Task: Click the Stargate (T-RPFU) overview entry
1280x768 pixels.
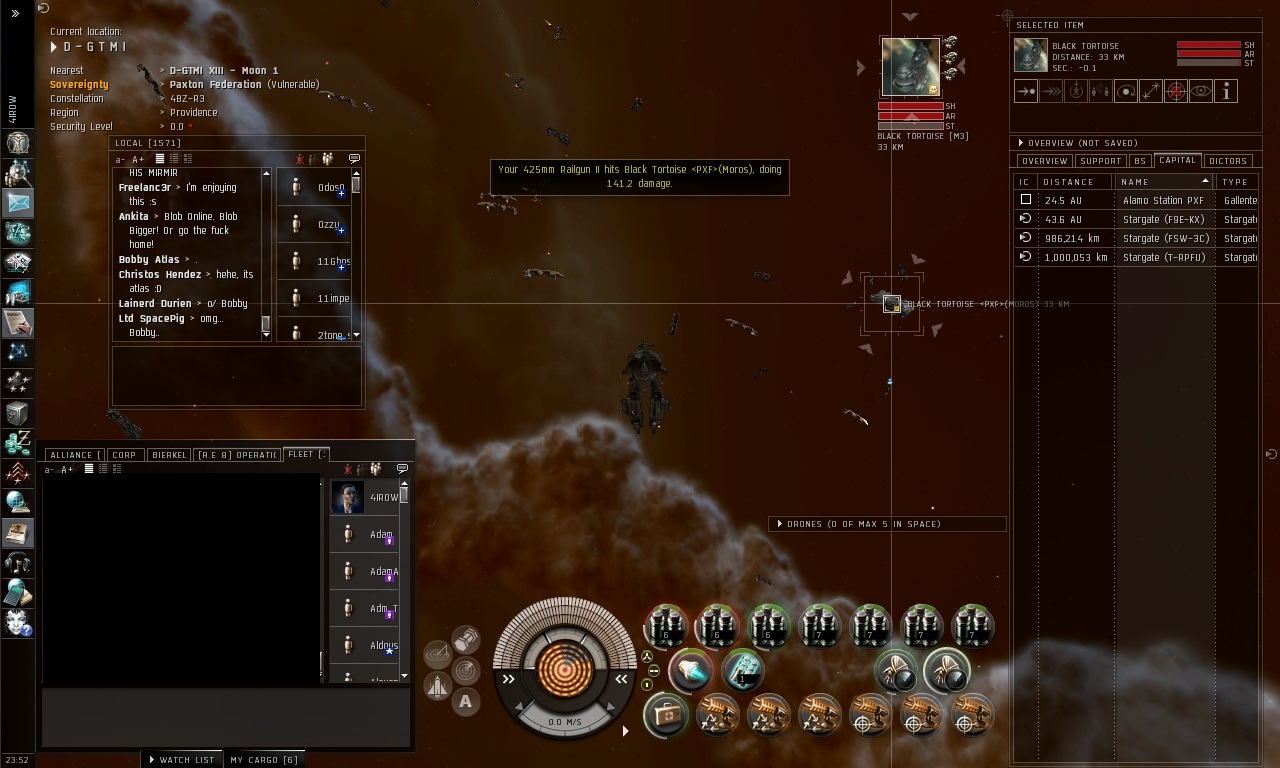Action: point(1164,257)
